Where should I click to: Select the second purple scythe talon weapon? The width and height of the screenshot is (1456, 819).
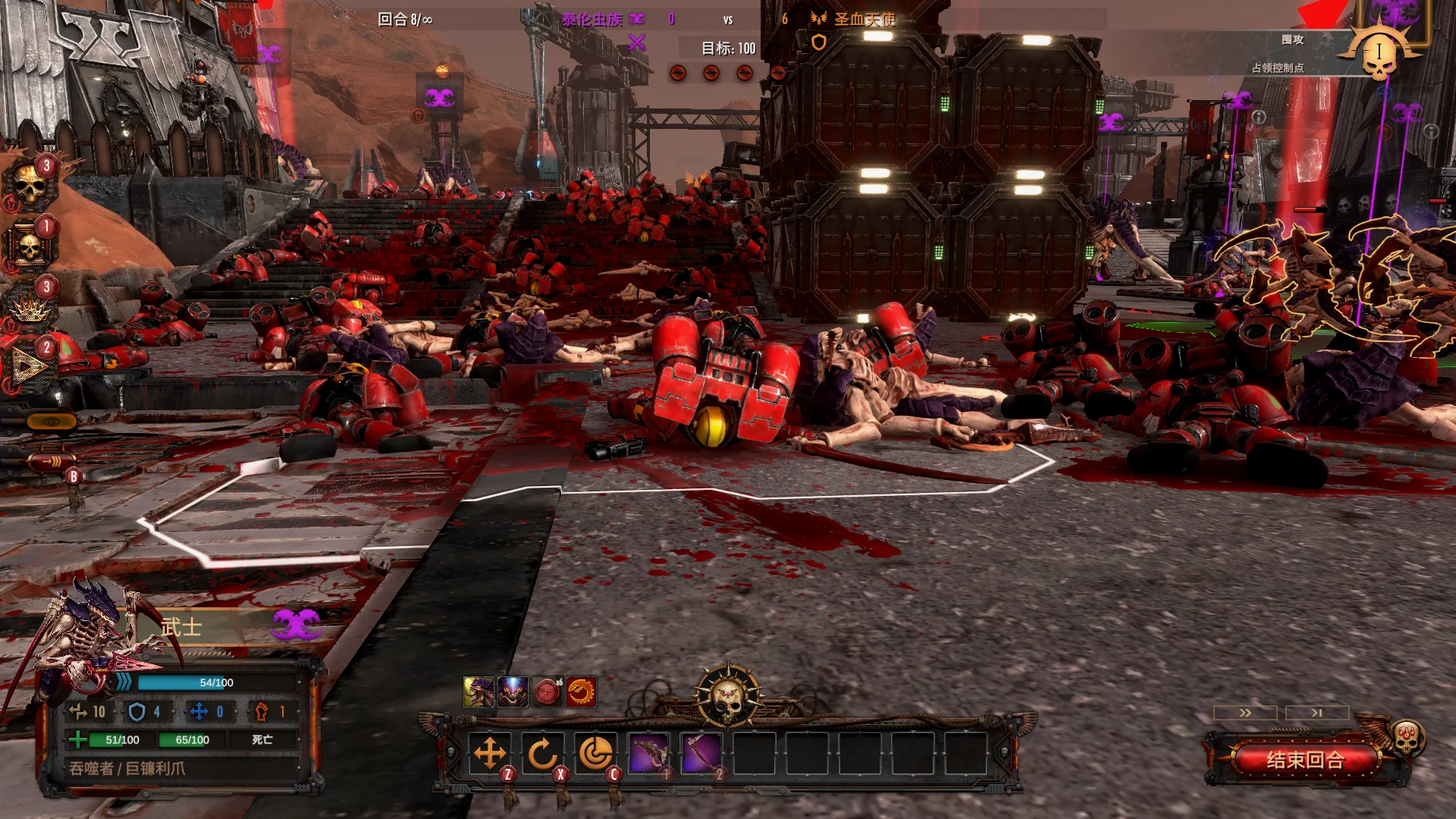pos(701,754)
